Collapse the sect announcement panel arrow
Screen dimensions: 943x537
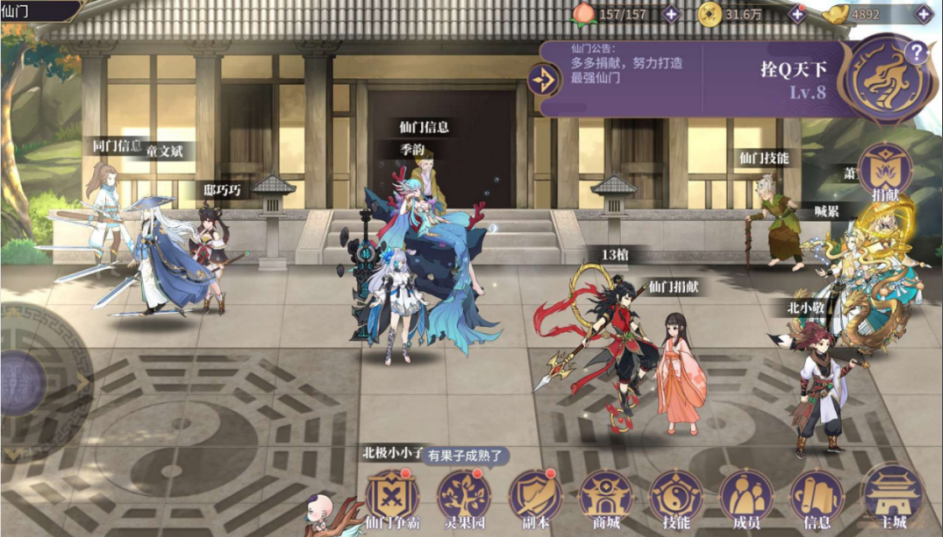[x=545, y=79]
